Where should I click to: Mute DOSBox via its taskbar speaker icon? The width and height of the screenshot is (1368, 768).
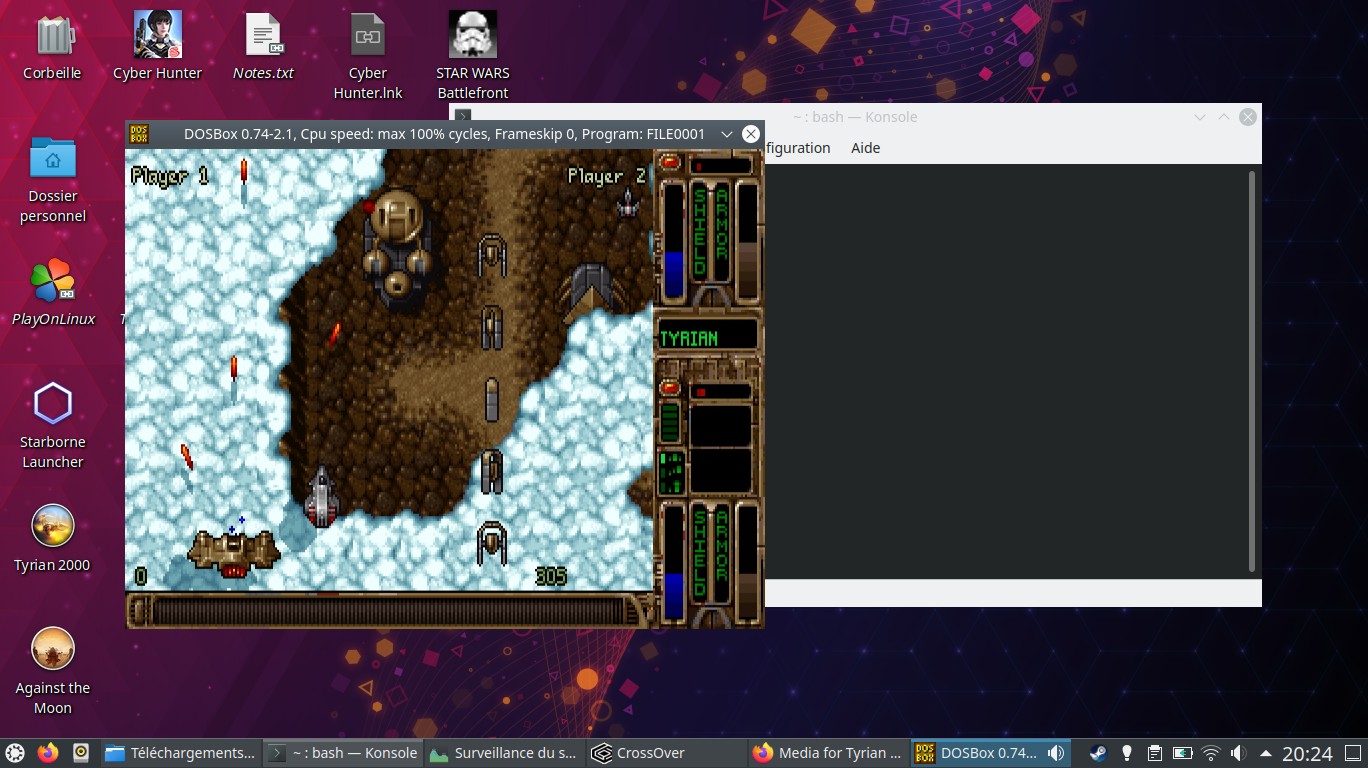[x=1055, y=752]
